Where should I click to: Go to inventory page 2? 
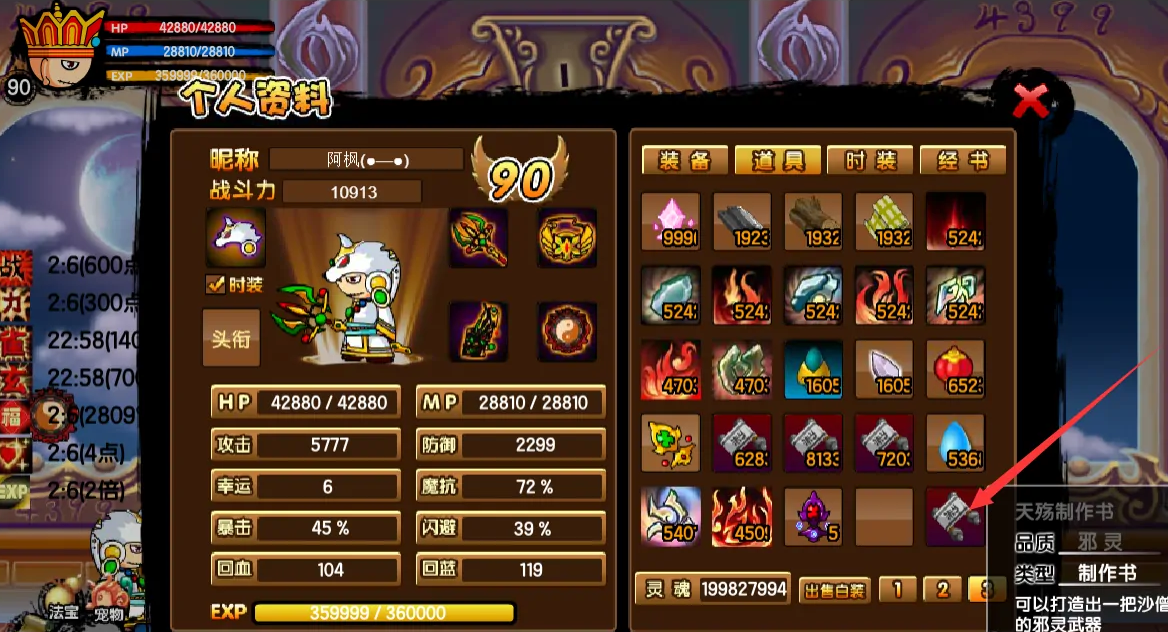coord(942,589)
